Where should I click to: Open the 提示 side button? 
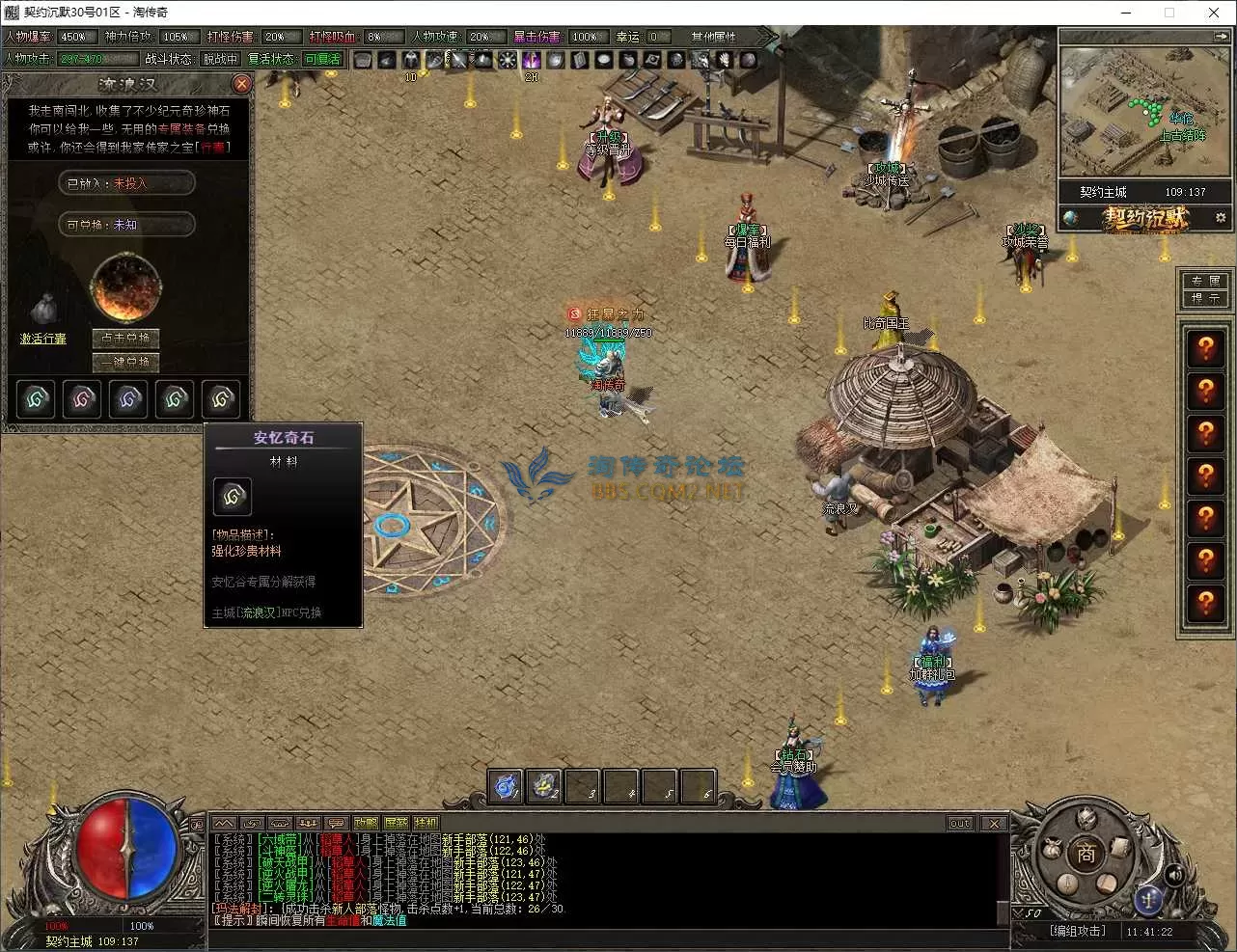point(1206,298)
